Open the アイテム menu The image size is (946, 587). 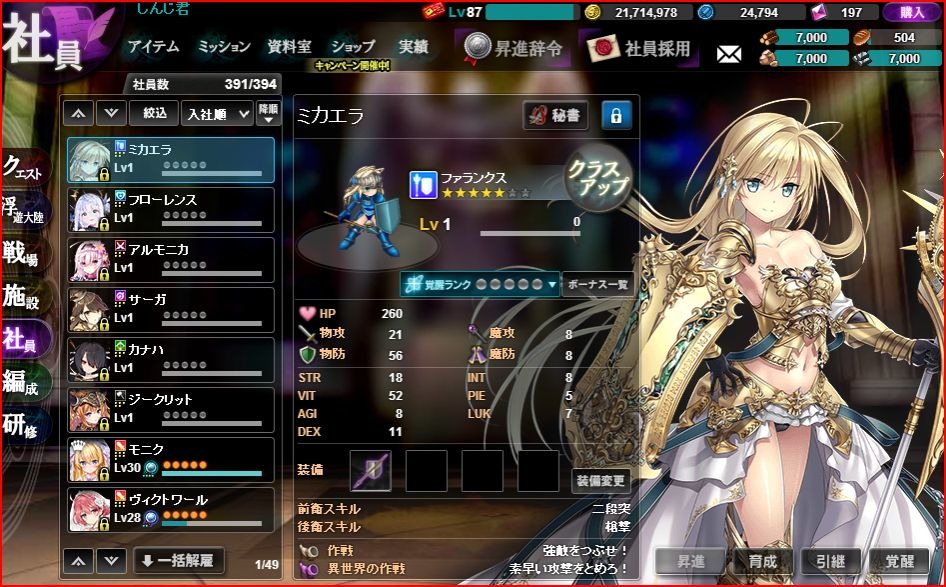[x=153, y=47]
